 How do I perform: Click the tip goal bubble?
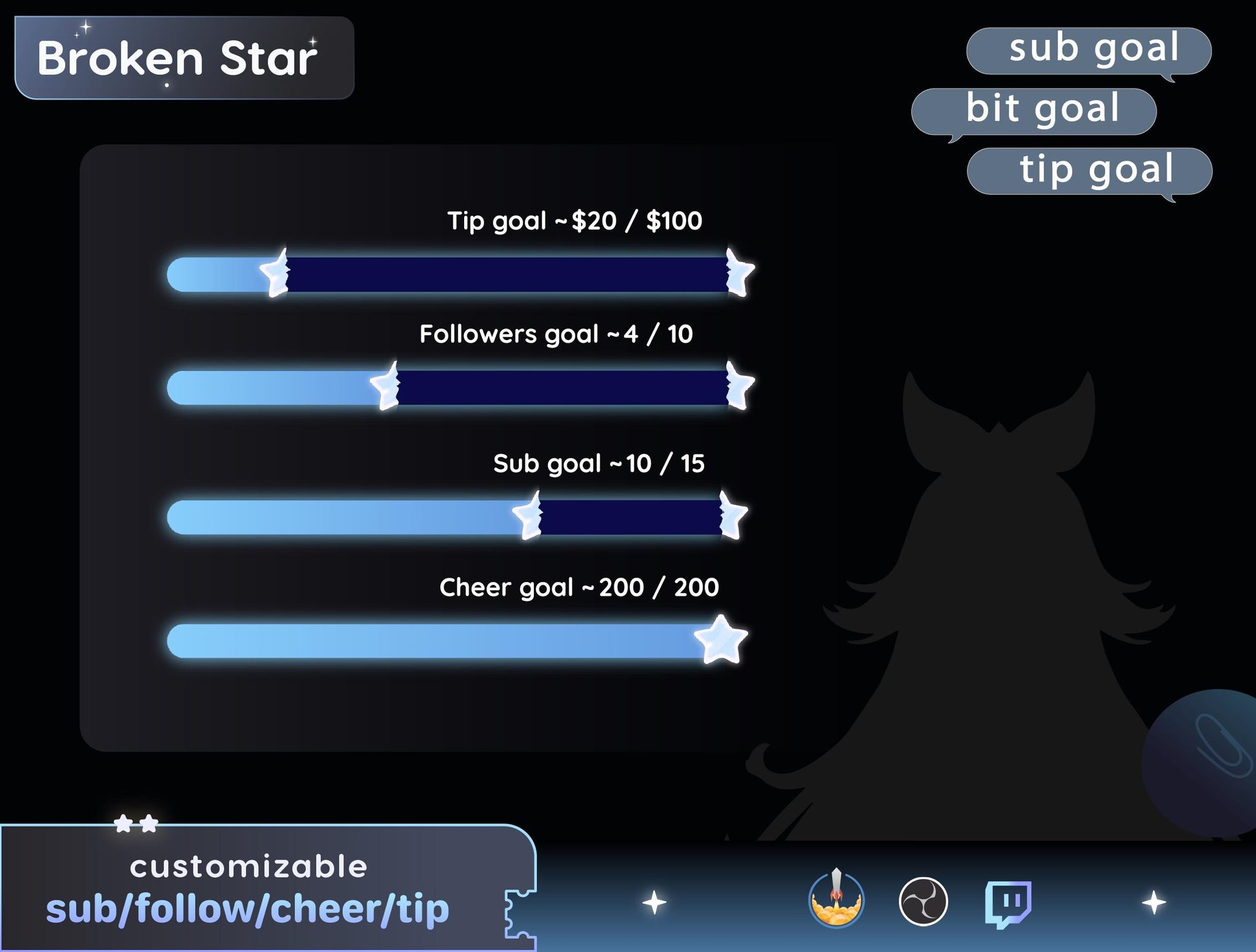[1090, 170]
